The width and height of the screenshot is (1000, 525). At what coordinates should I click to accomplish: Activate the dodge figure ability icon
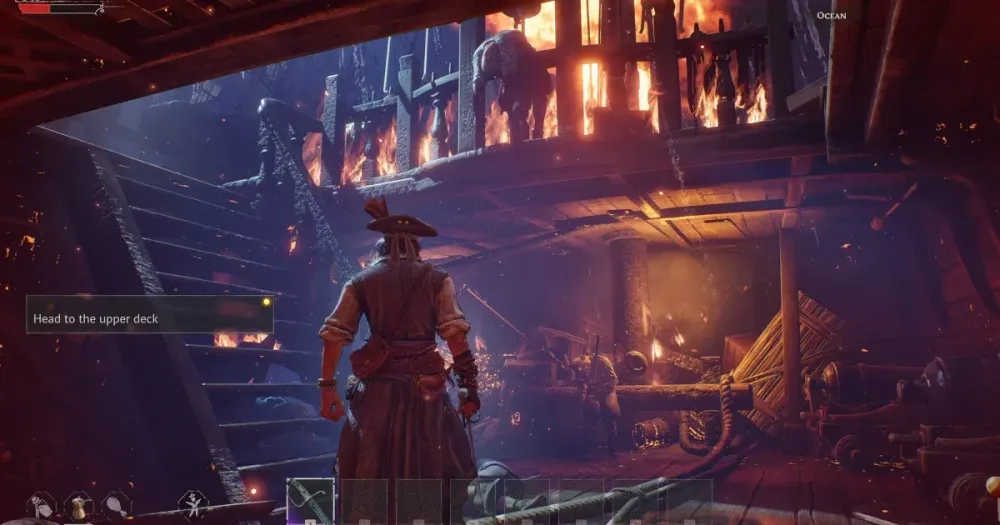192,504
